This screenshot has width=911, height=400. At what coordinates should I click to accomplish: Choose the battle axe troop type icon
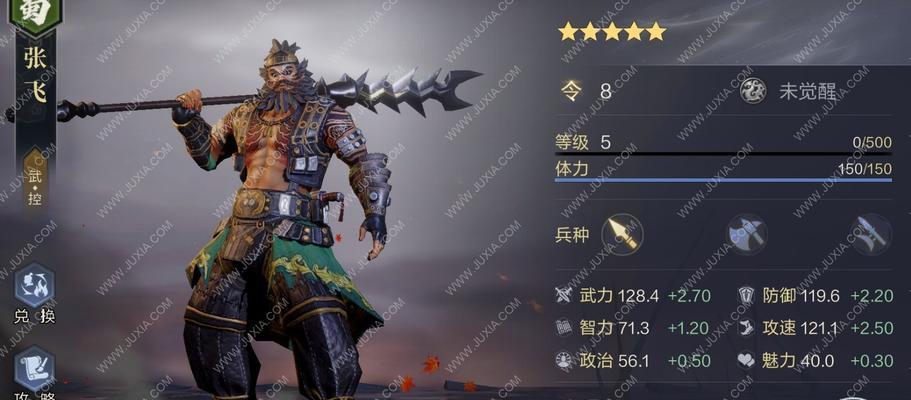(746, 234)
